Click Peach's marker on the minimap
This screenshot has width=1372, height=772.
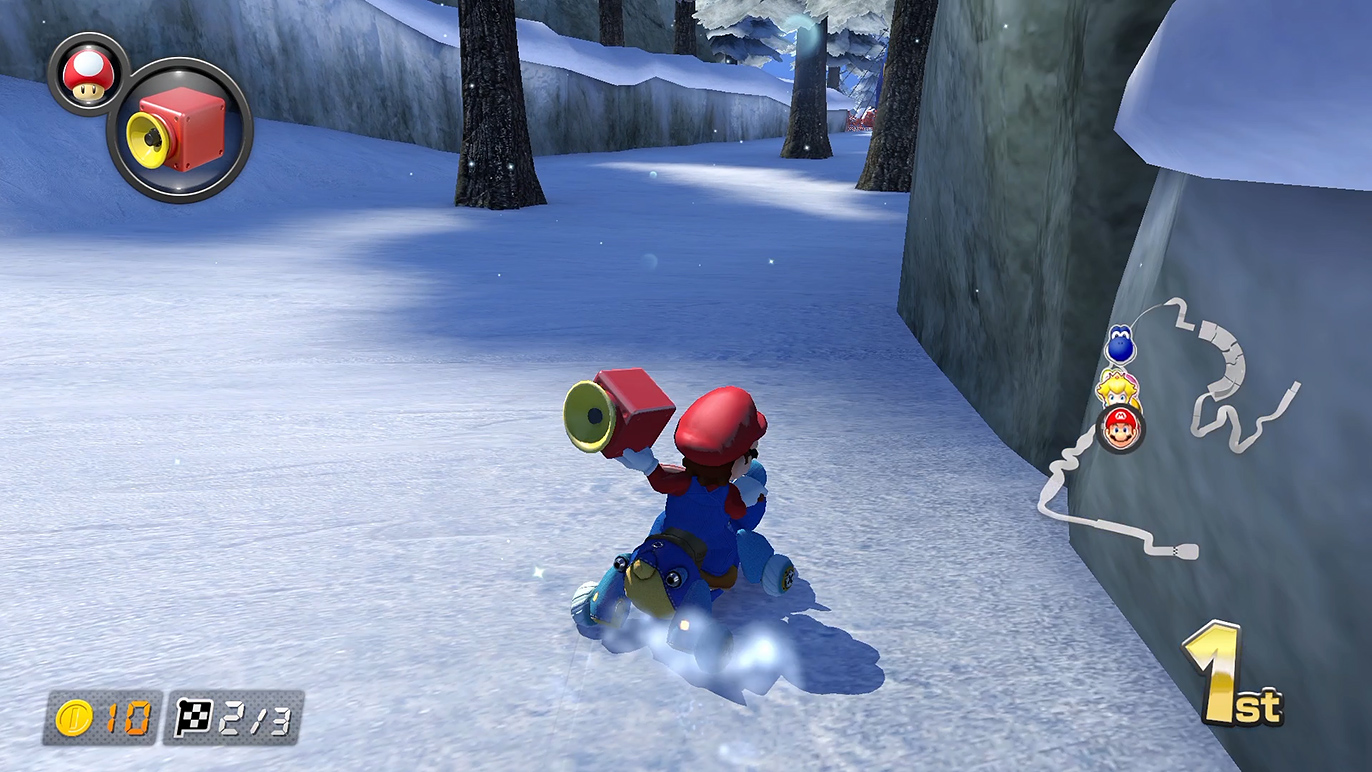pos(1117,387)
